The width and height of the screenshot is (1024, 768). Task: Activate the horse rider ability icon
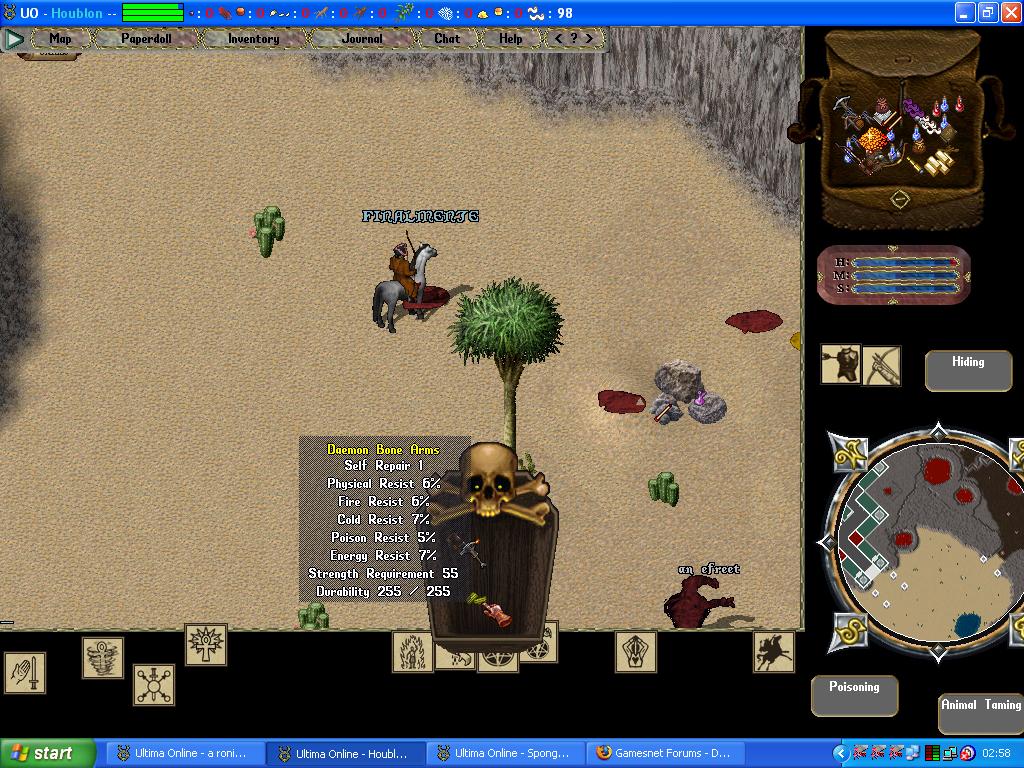pos(773,651)
